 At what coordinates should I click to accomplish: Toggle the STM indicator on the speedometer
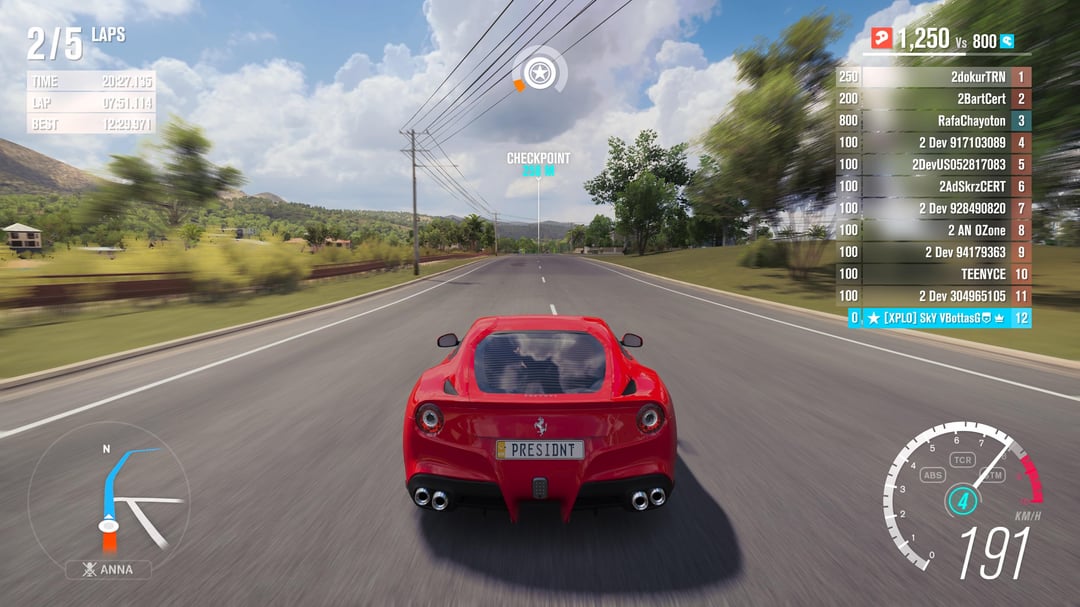[x=993, y=475]
